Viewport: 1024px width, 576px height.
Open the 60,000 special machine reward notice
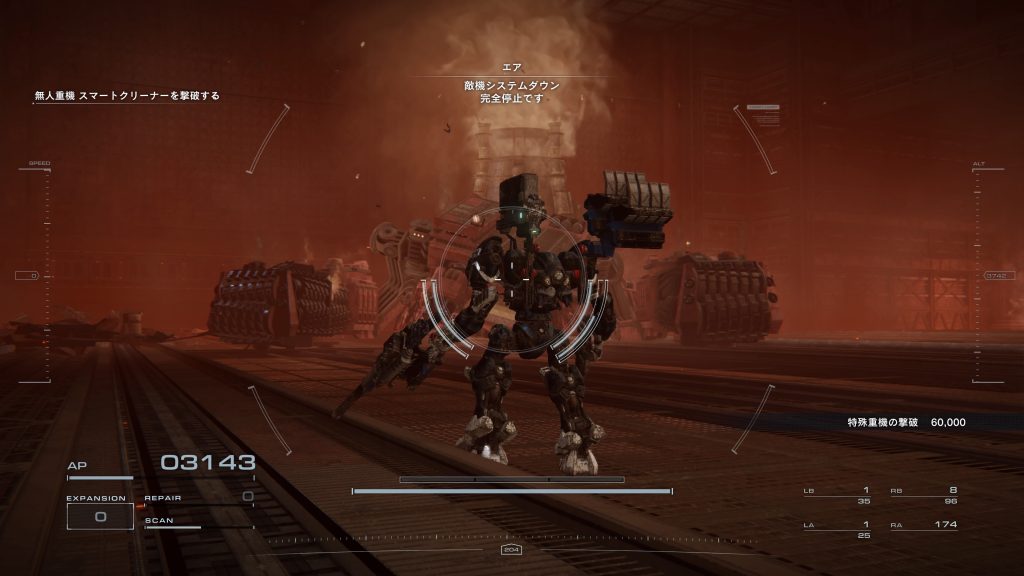pos(905,423)
